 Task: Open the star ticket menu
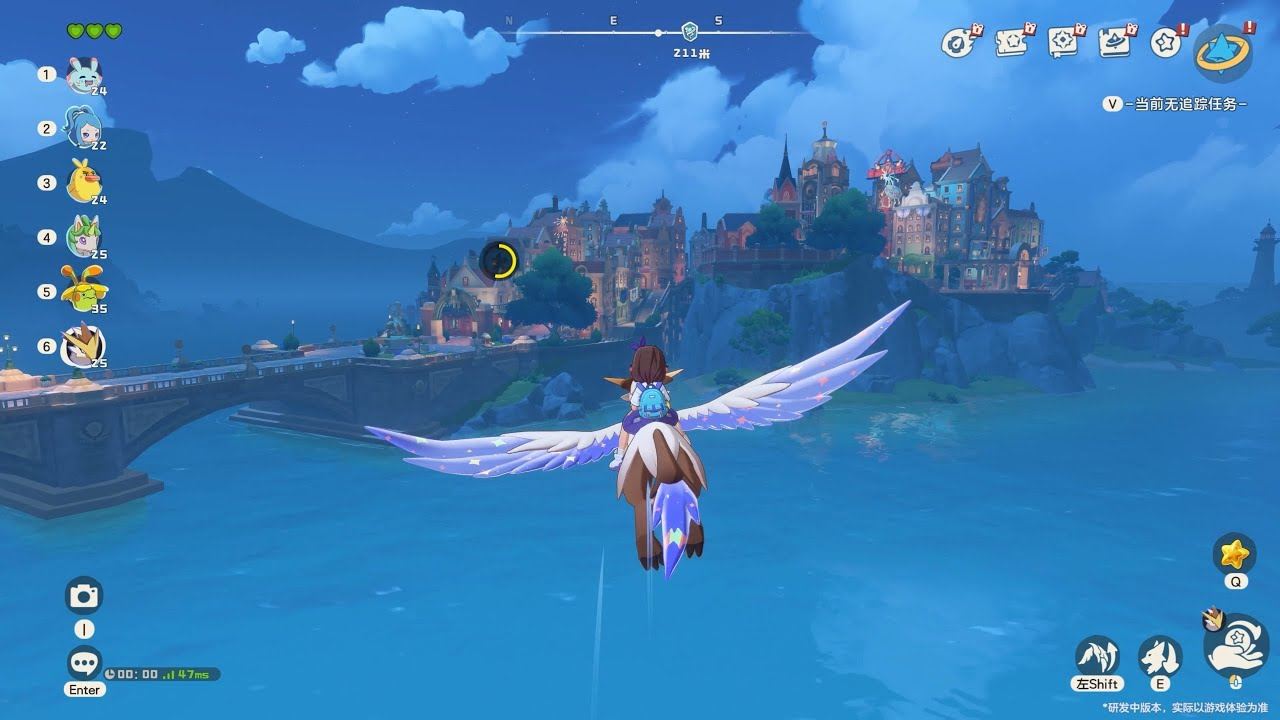1011,43
